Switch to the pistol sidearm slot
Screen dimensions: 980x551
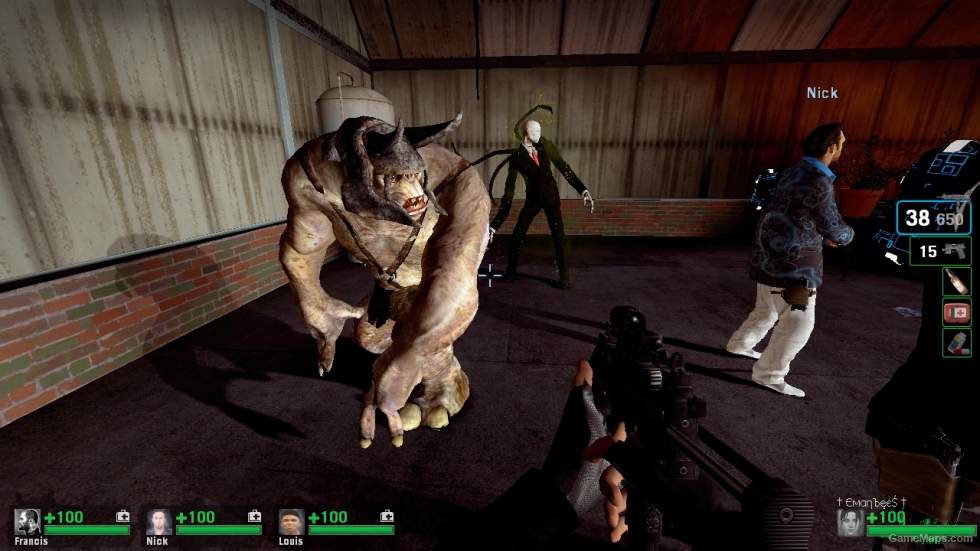940,251
